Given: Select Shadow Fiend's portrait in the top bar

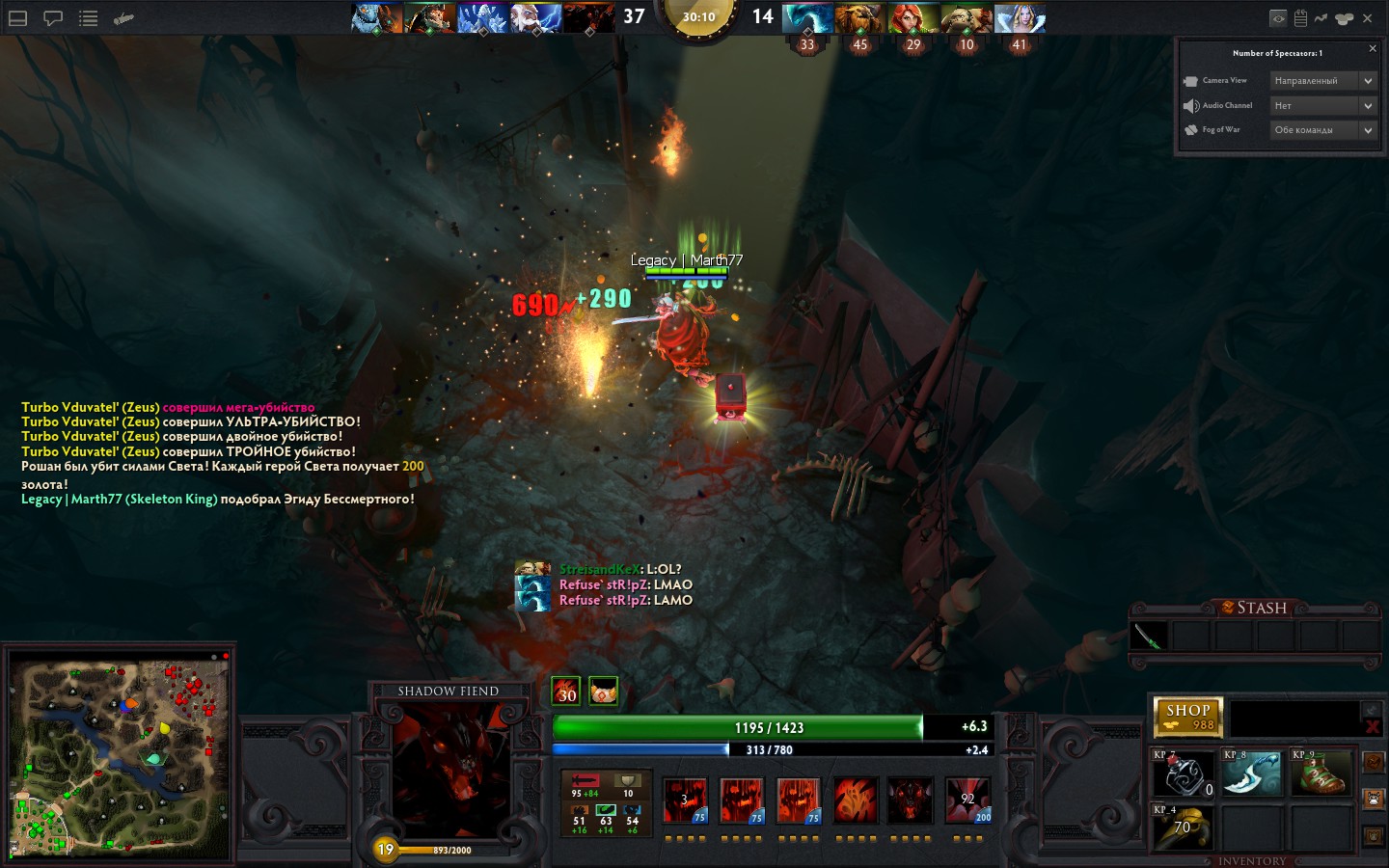Looking at the screenshot, I should (588, 18).
